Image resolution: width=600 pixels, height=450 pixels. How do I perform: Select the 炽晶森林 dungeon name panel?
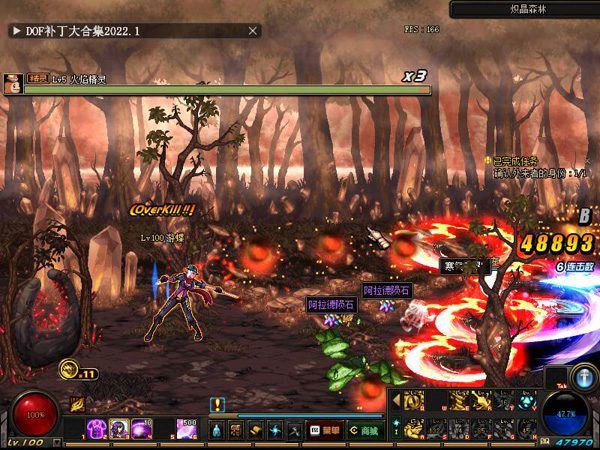[x=523, y=9]
